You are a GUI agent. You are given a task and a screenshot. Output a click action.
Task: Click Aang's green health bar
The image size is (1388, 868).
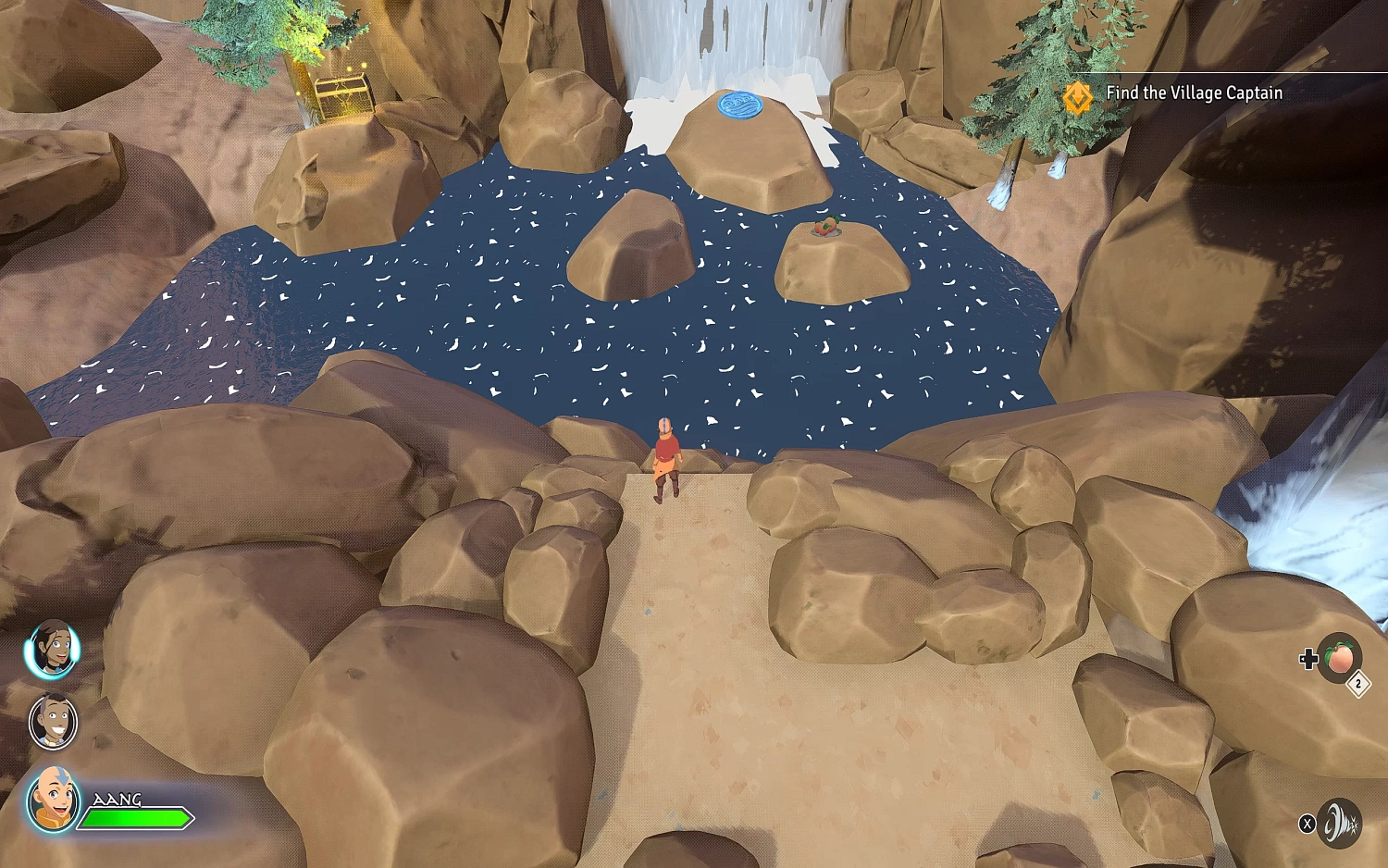pos(137,818)
